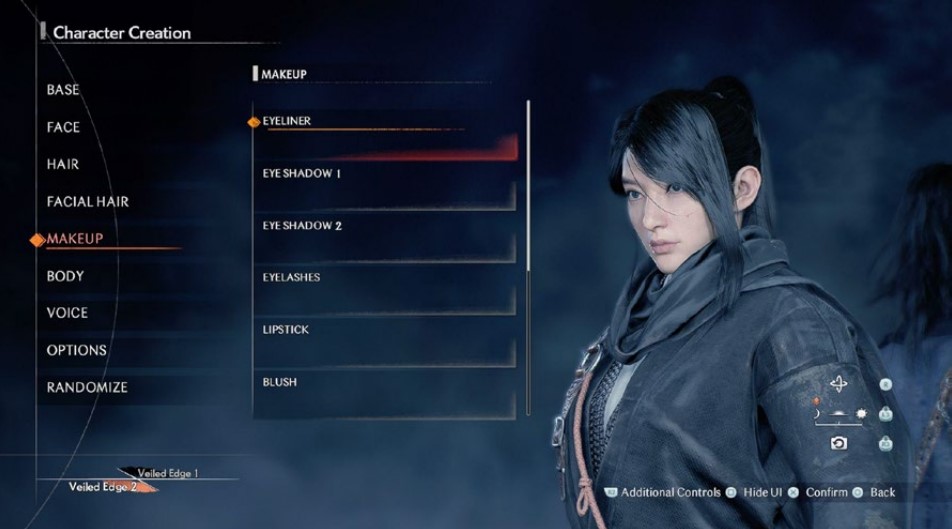952x529 pixels.
Task: Select the Eyelashes makeup option
Action: [291, 277]
